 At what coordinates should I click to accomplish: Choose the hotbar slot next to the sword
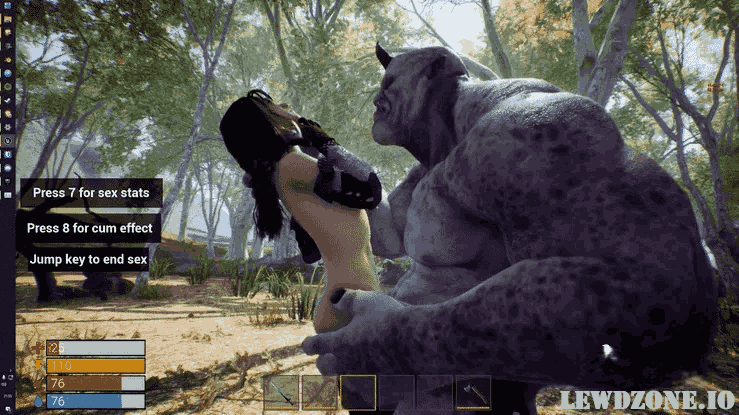point(320,392)
